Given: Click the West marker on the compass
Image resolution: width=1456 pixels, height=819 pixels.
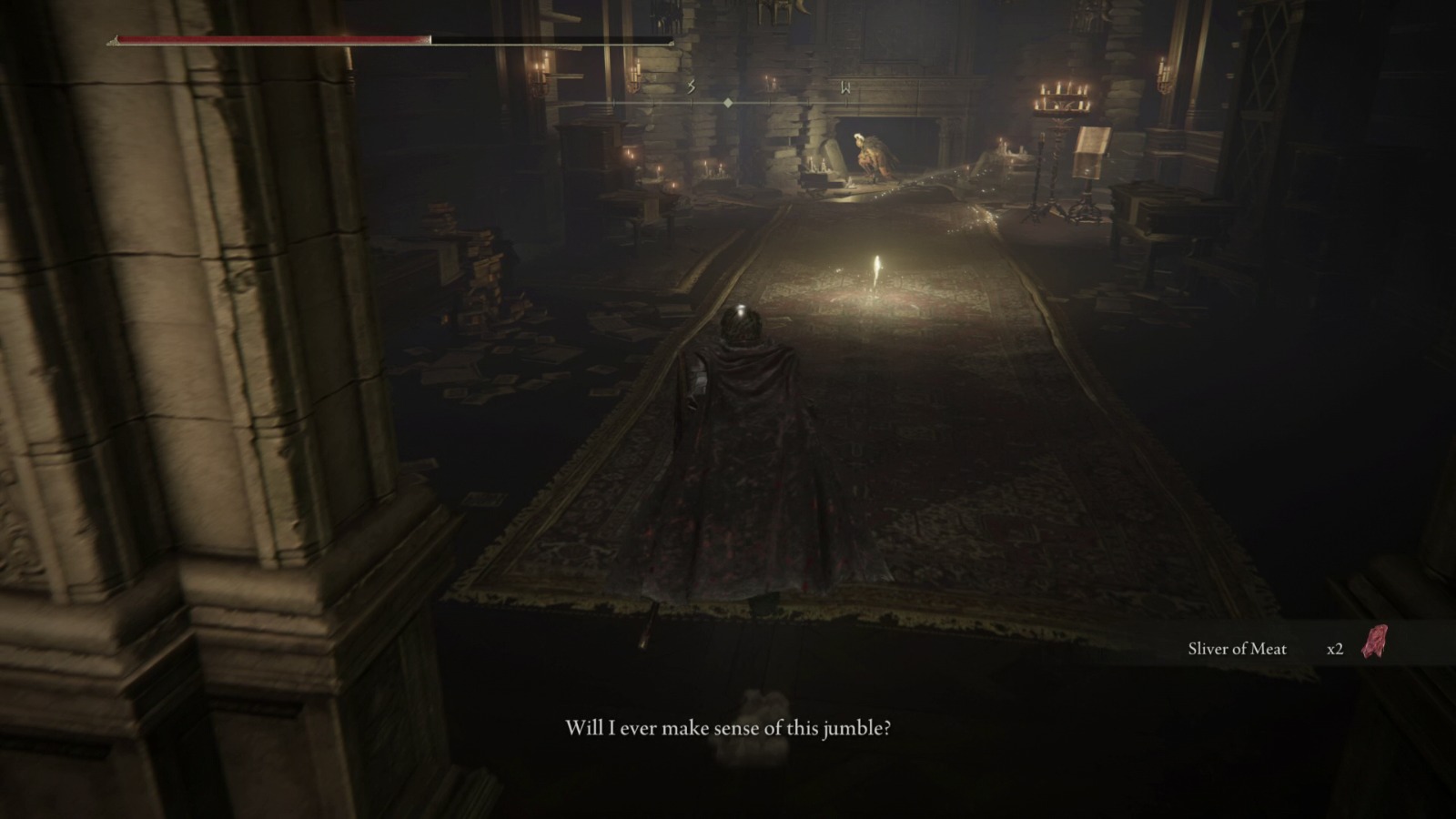Looking at the screenshot, I should pos(846,89).
